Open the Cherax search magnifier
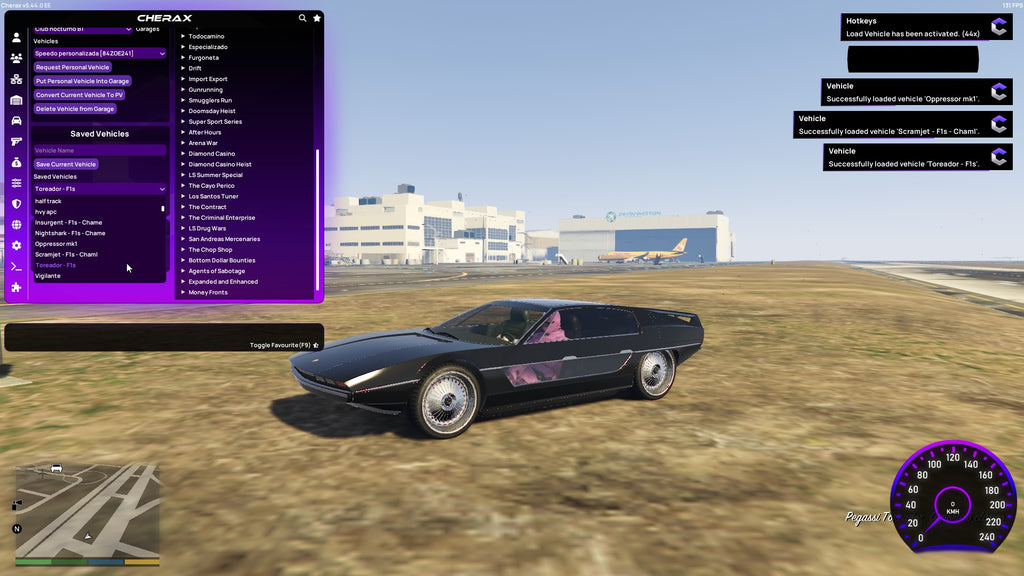Screen dimensions: 1024x576 click(x=302, y=18)
